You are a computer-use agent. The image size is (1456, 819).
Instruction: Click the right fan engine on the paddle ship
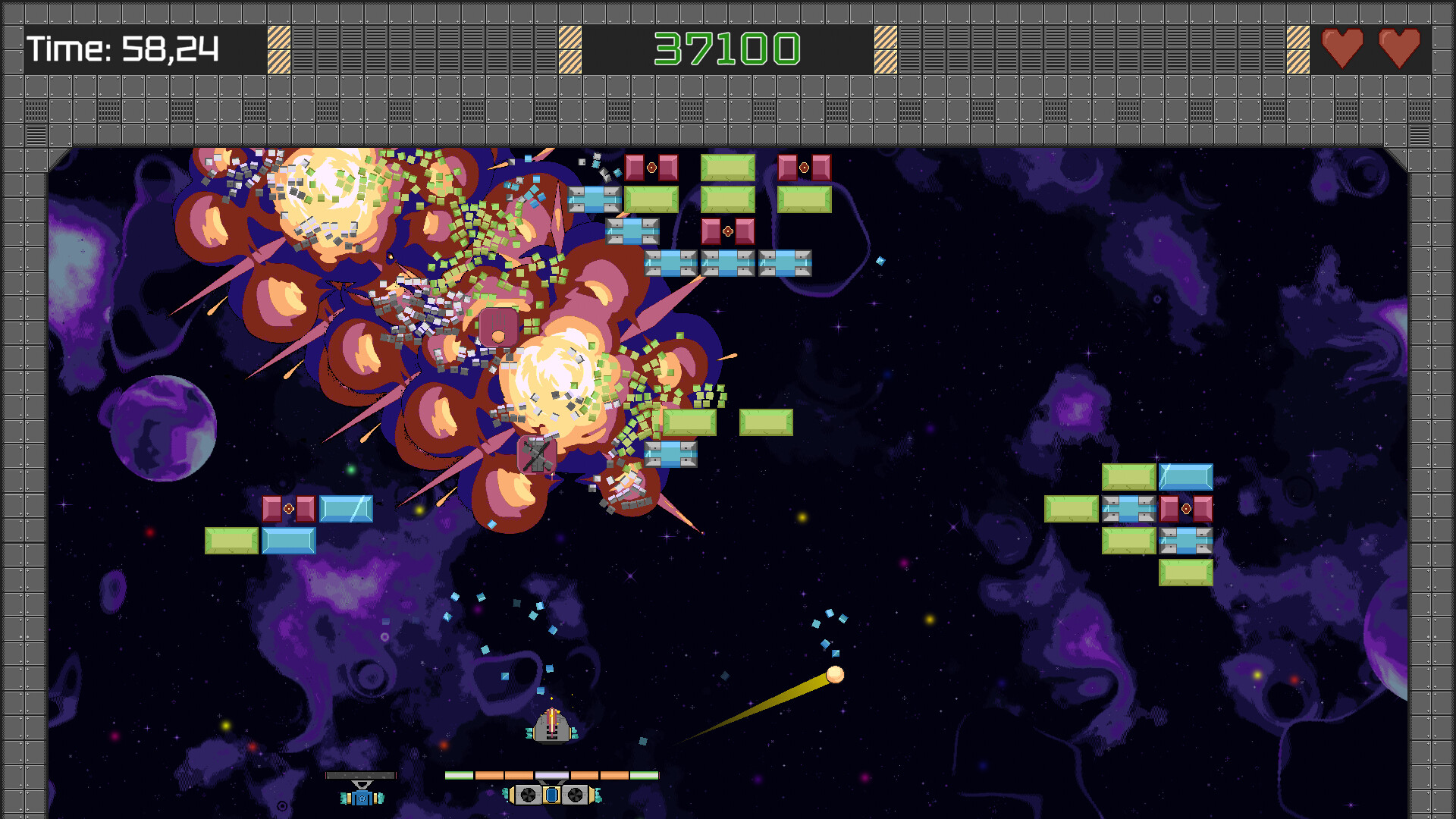[576, 795]
